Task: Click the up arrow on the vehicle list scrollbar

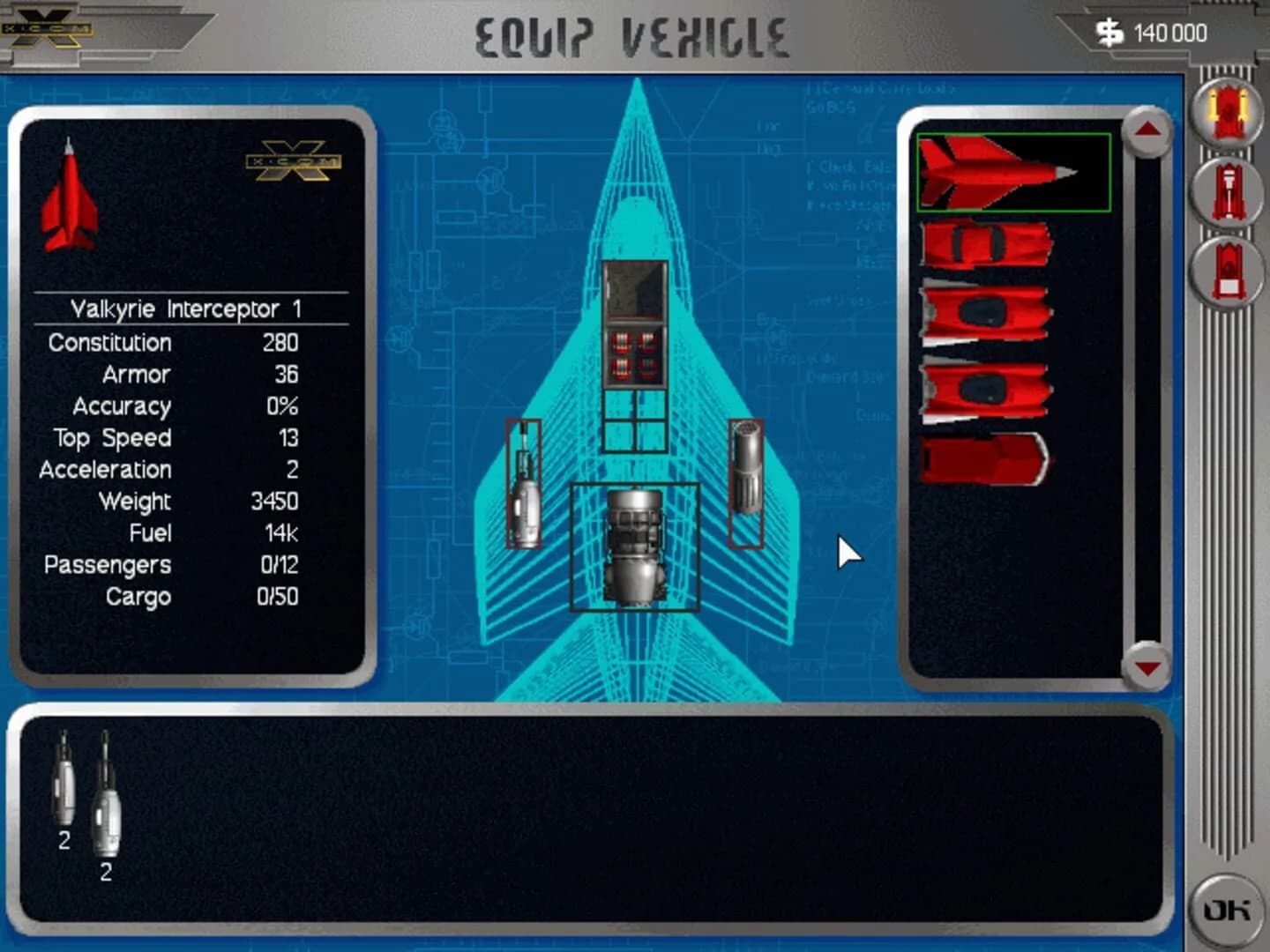Action: [x=1145, y=130]
